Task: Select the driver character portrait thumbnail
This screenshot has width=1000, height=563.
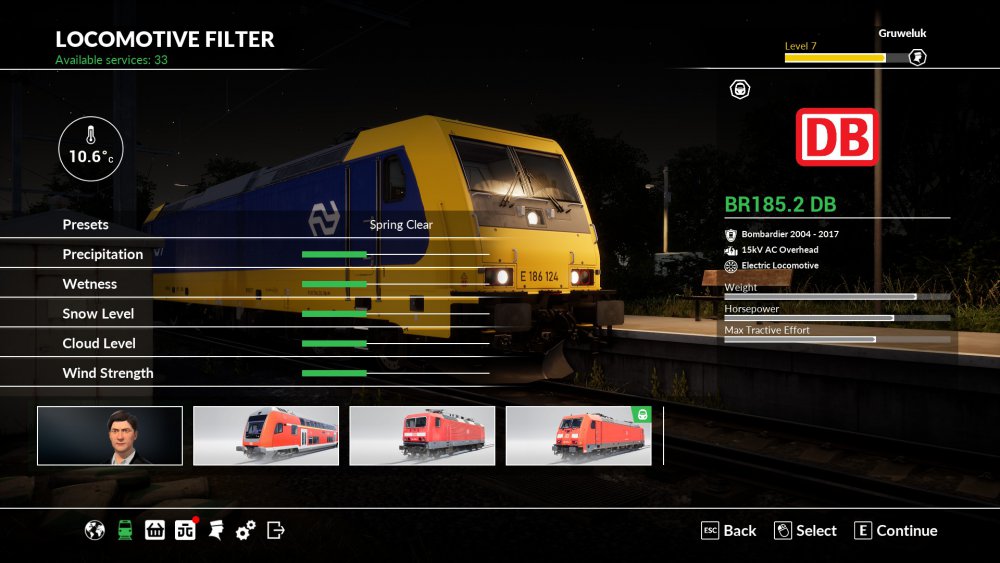Action: (110, 436)
